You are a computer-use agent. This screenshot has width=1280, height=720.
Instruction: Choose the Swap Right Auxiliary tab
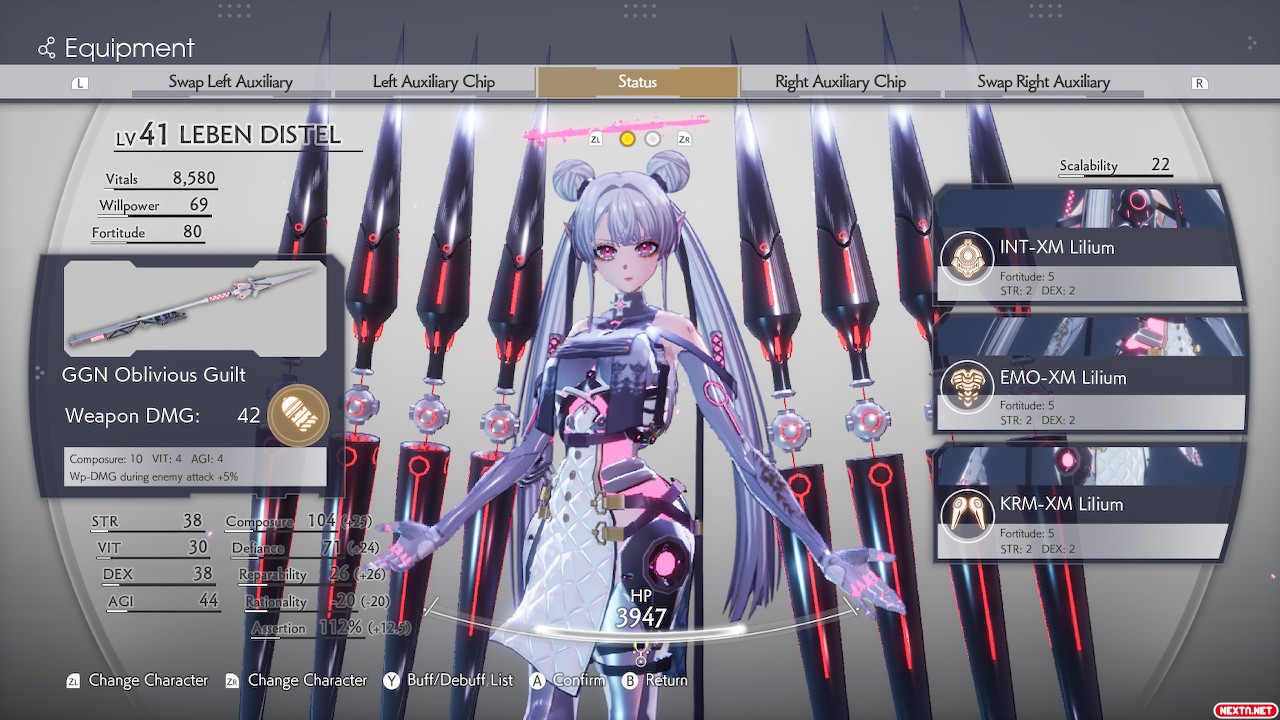coord(1043,82)
